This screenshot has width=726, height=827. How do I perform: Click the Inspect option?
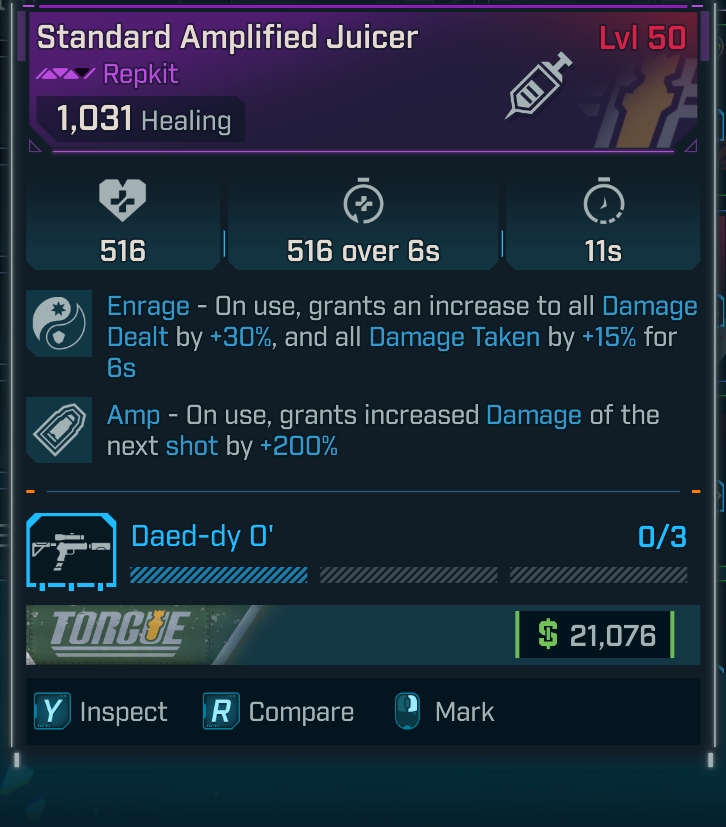[x=100, y=712]
